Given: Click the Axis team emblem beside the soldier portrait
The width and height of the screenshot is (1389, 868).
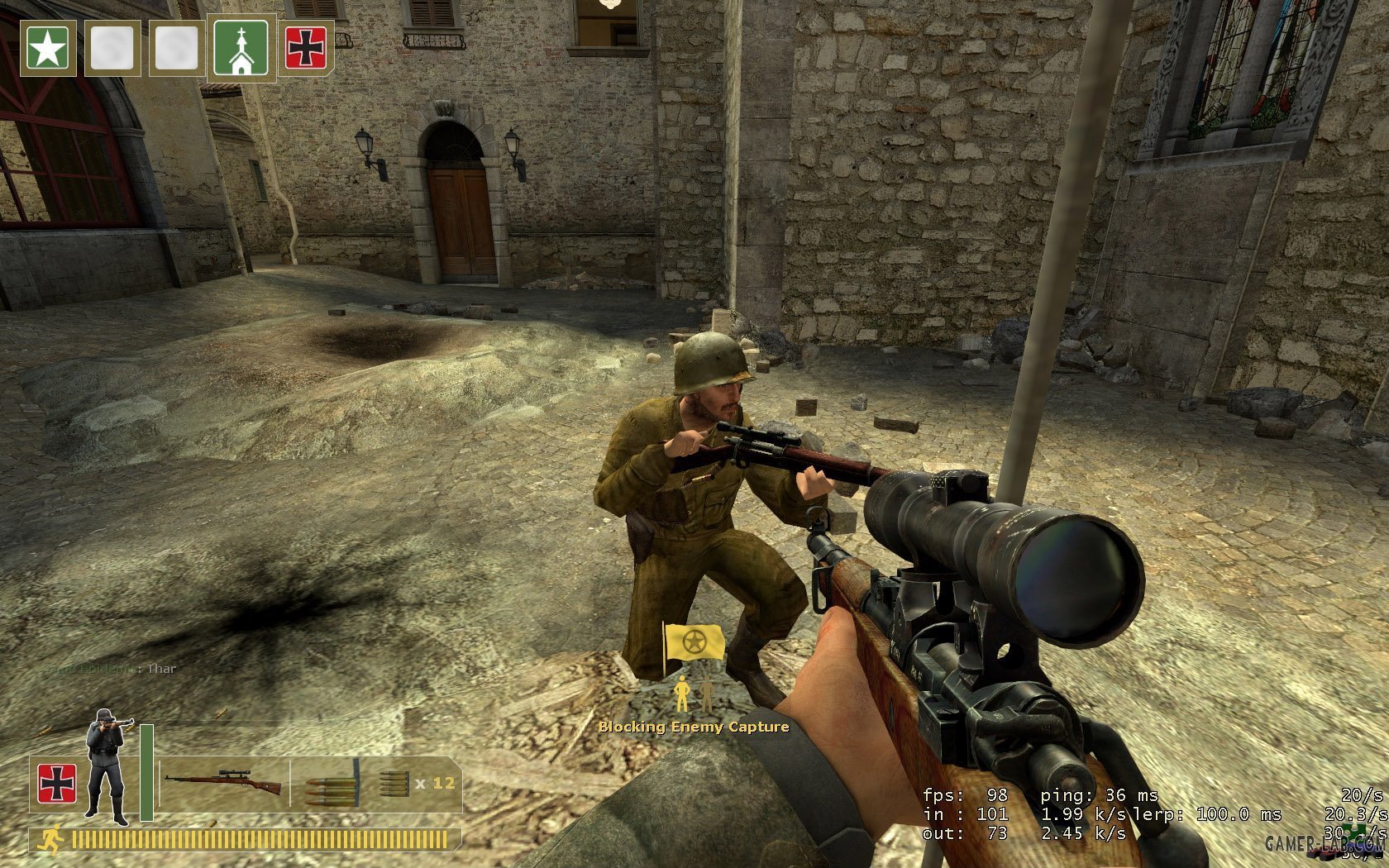Looking at the screenshot, I should point(57,784).
